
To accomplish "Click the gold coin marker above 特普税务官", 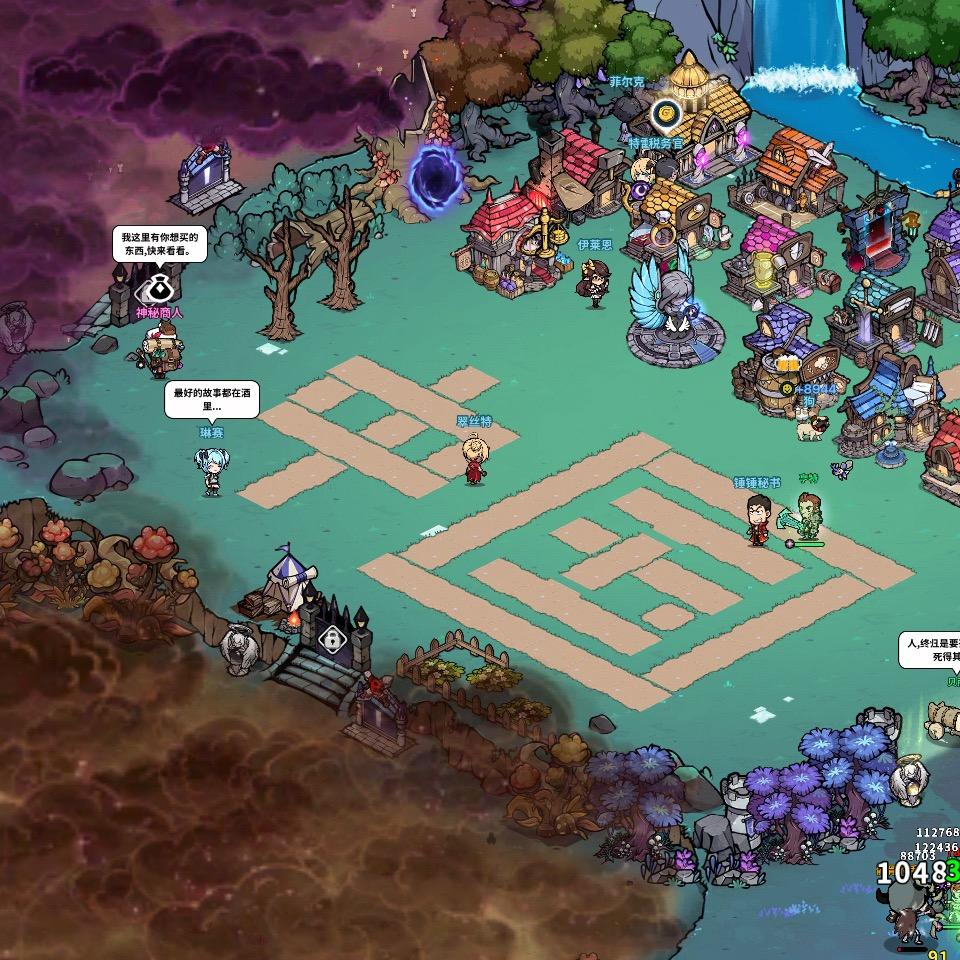I will (666, 114).
